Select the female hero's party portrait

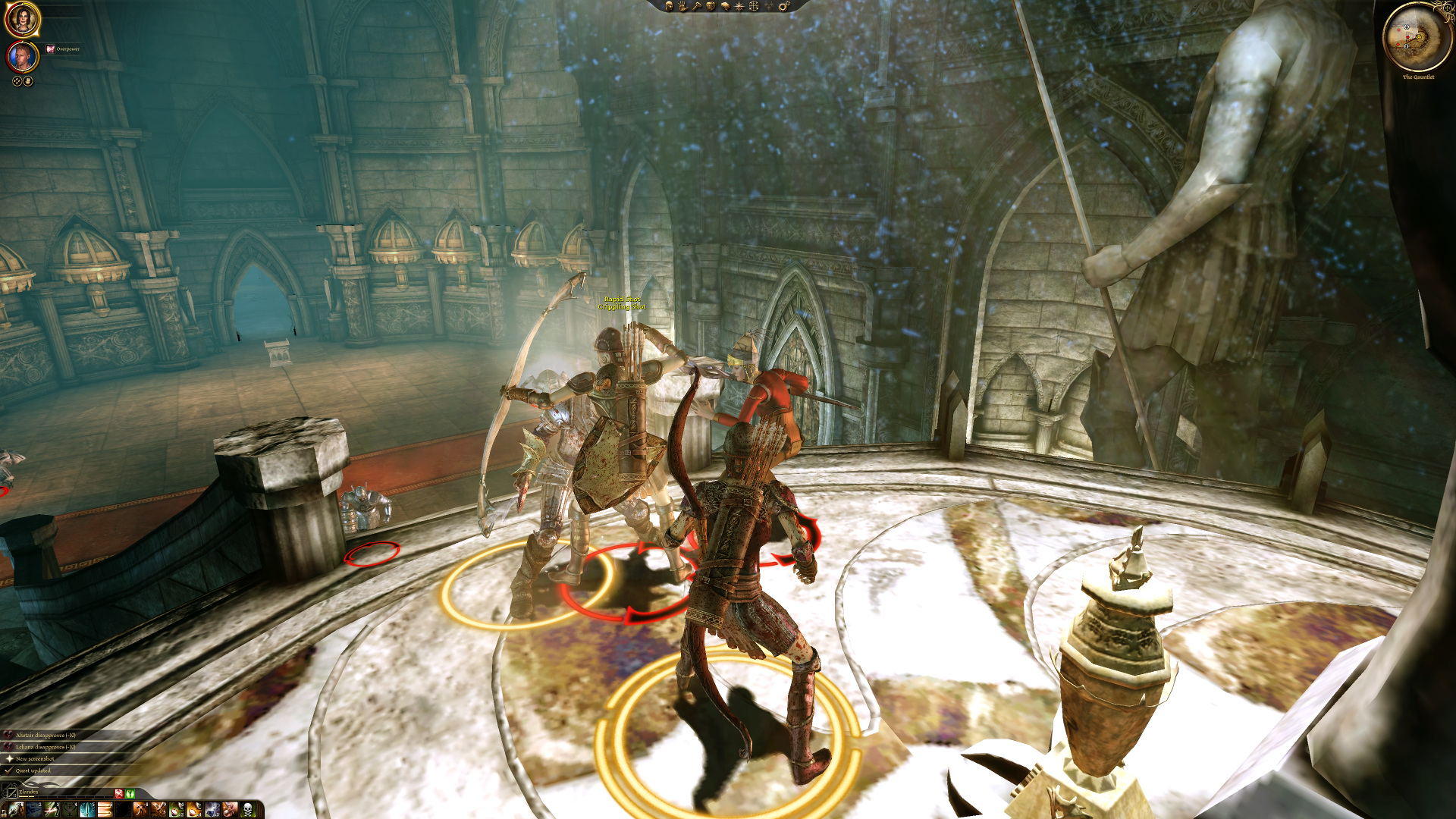pos(23,20)
